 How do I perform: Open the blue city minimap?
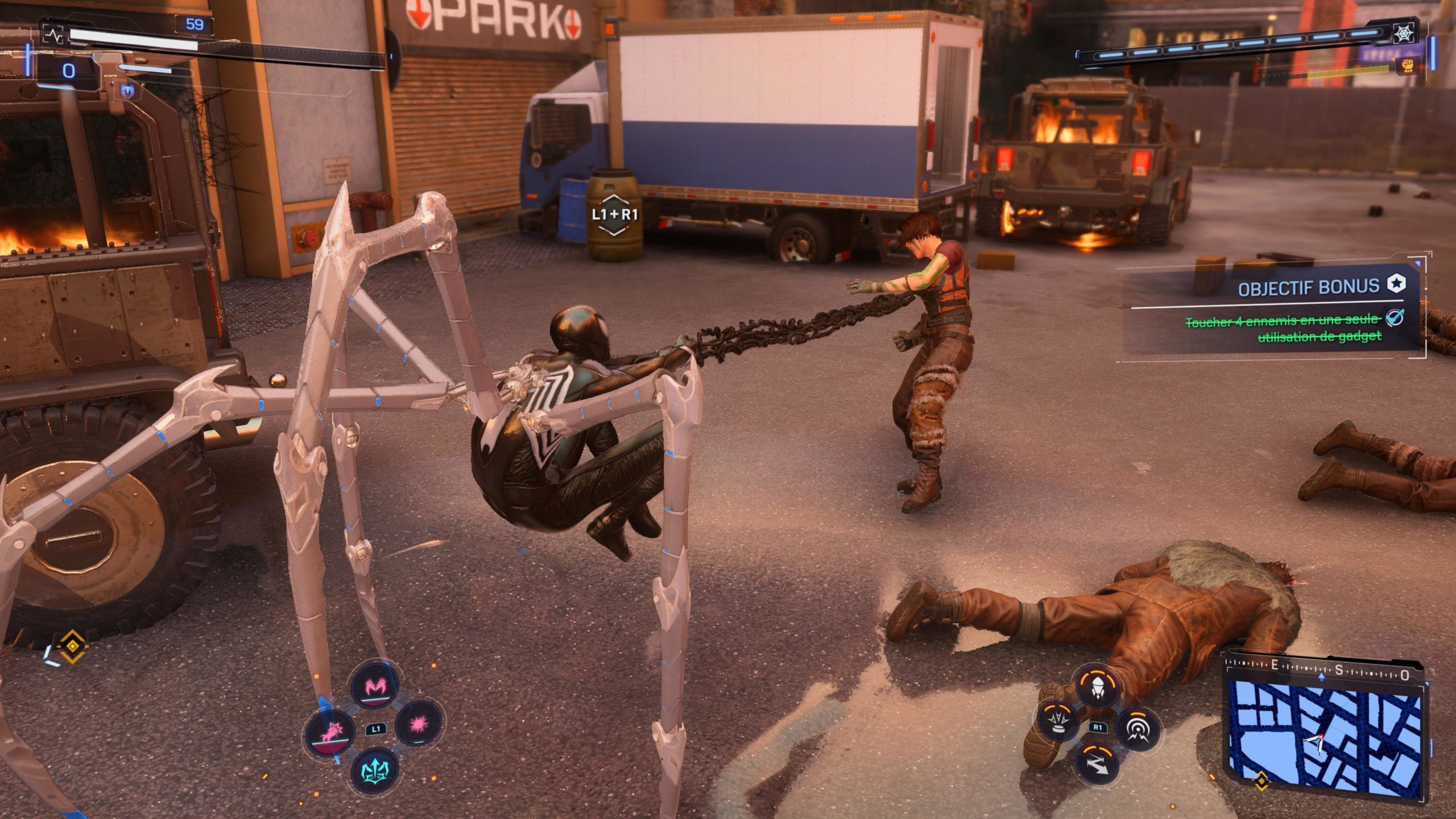pos(1324,735)
